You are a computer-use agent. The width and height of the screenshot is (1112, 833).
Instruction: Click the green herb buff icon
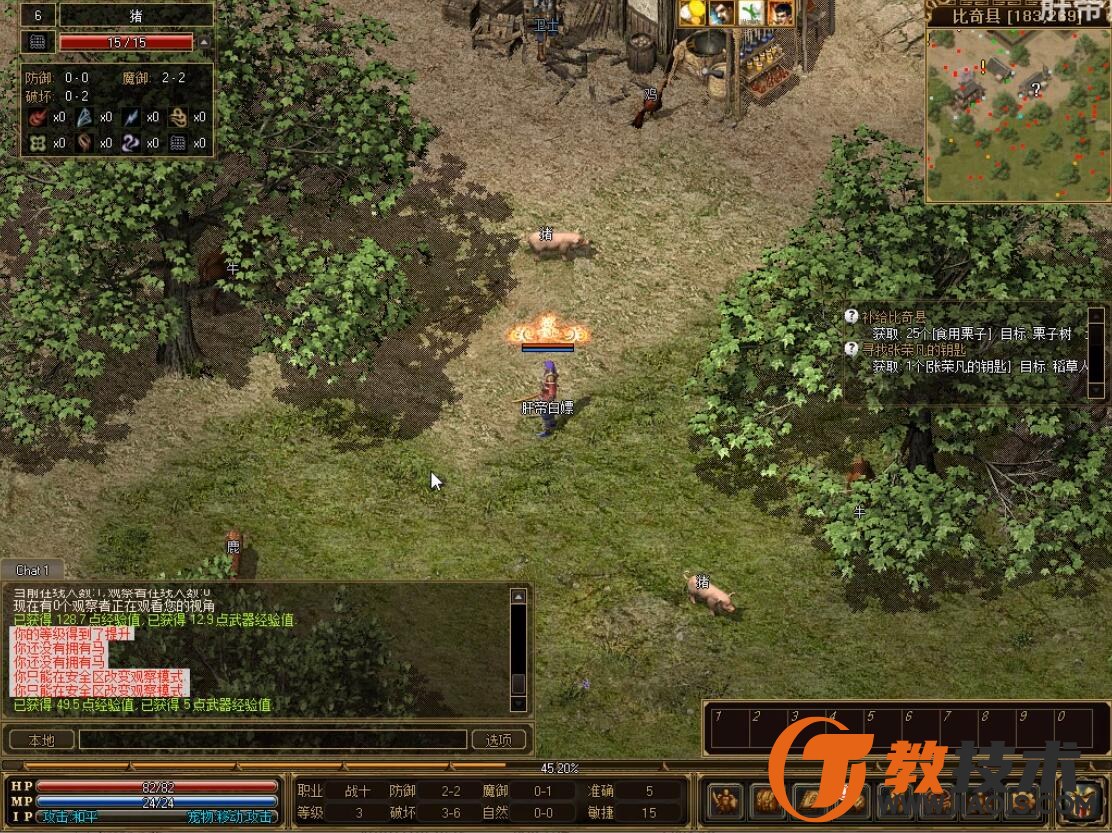pos(751,12)
